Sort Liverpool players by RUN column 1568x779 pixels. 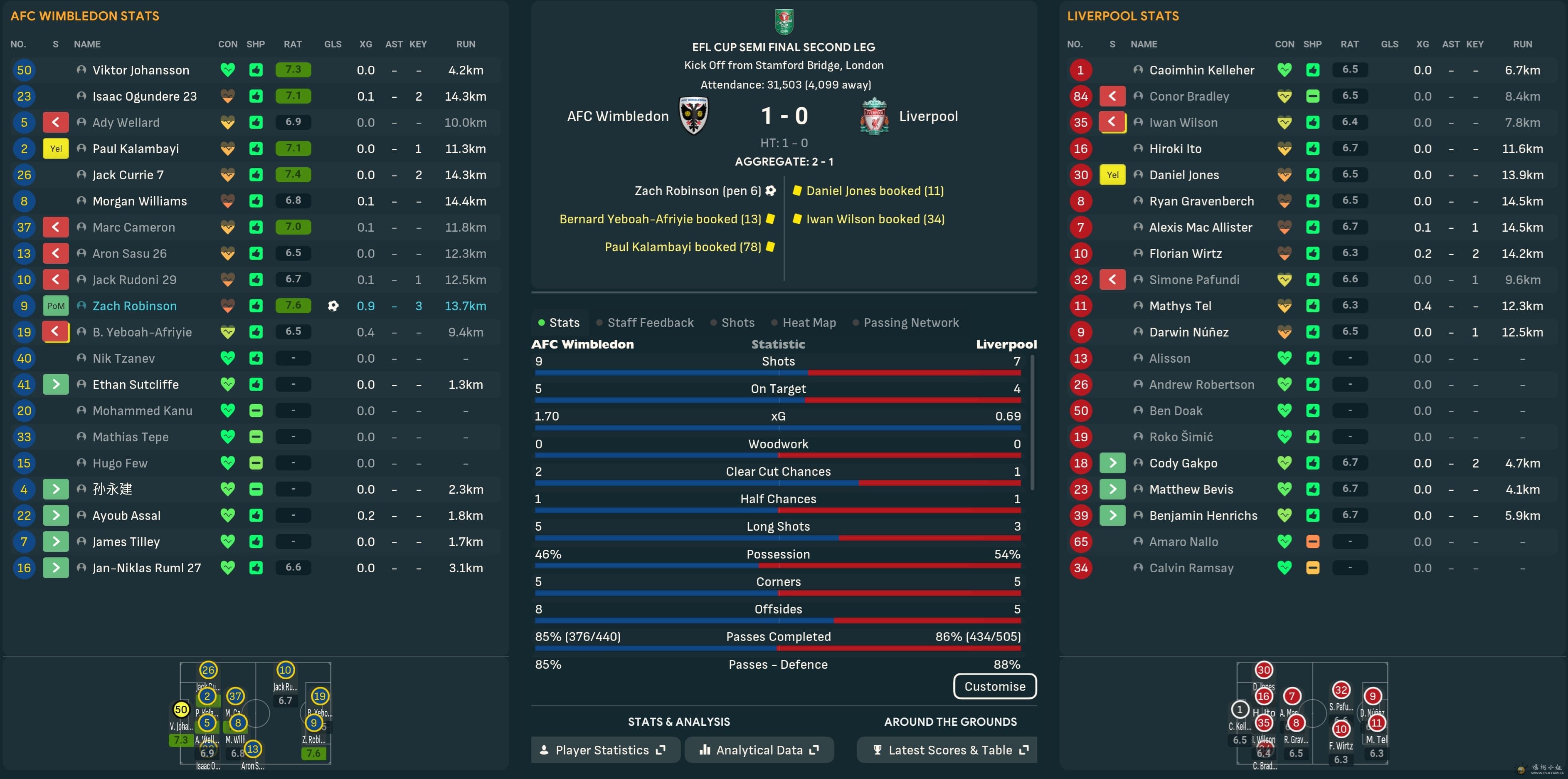(x=1522, y=45)
